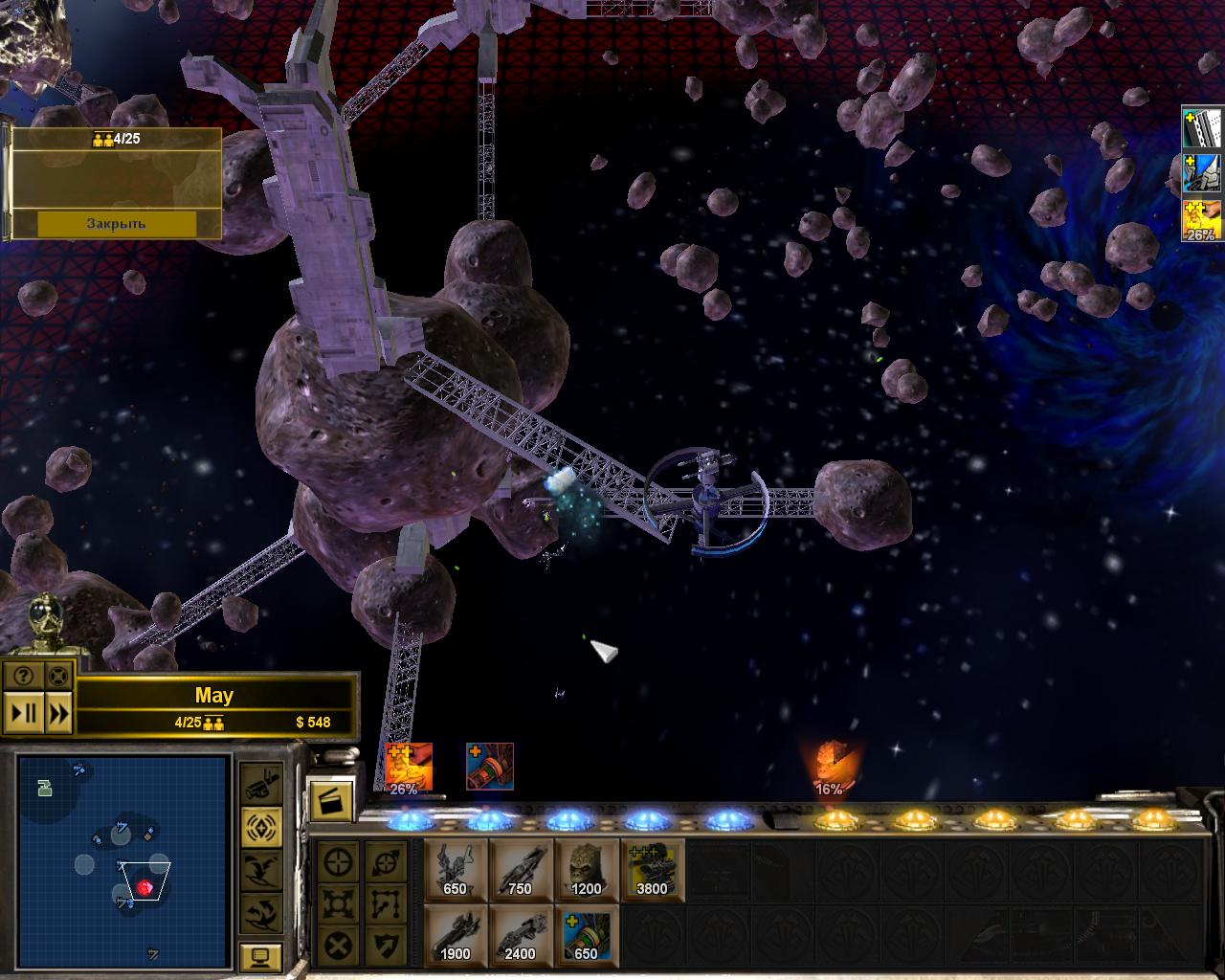
Task: Build the ship costing 1900
Action: click(455, 935)
